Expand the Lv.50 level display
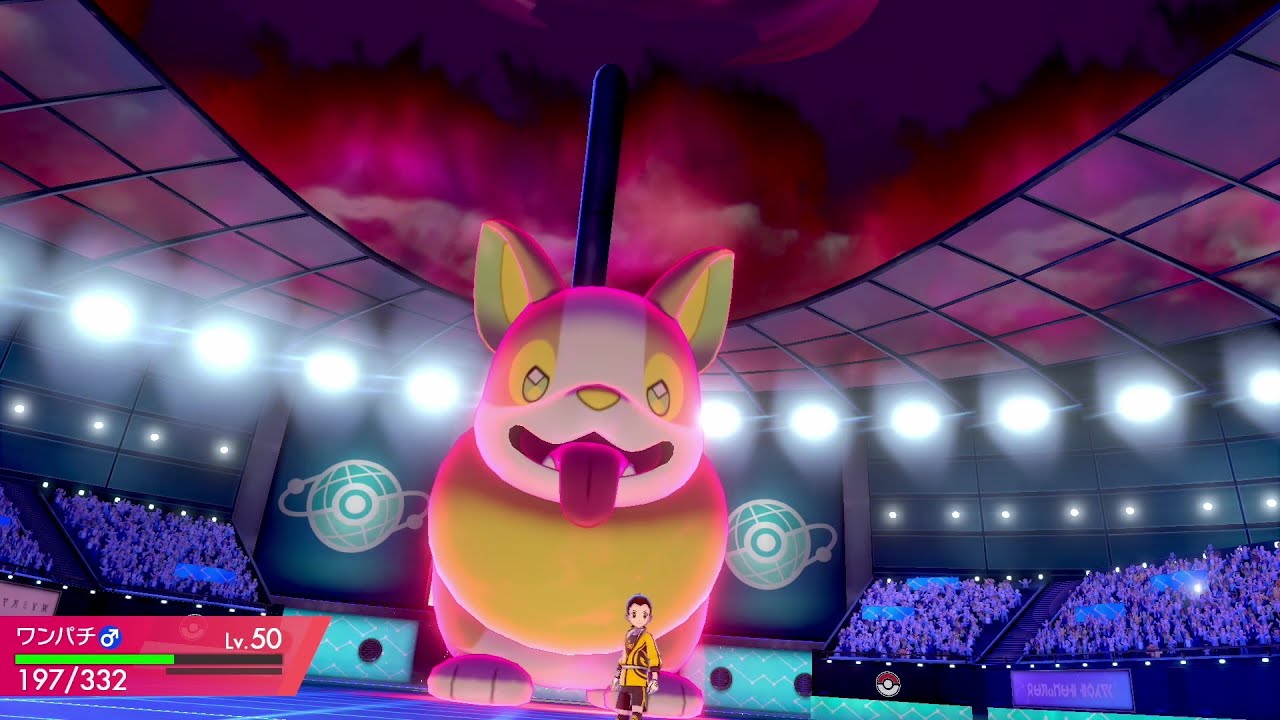Image resolution: width=1280 pixels, height=720 pixels. click(x=253, y=640)
